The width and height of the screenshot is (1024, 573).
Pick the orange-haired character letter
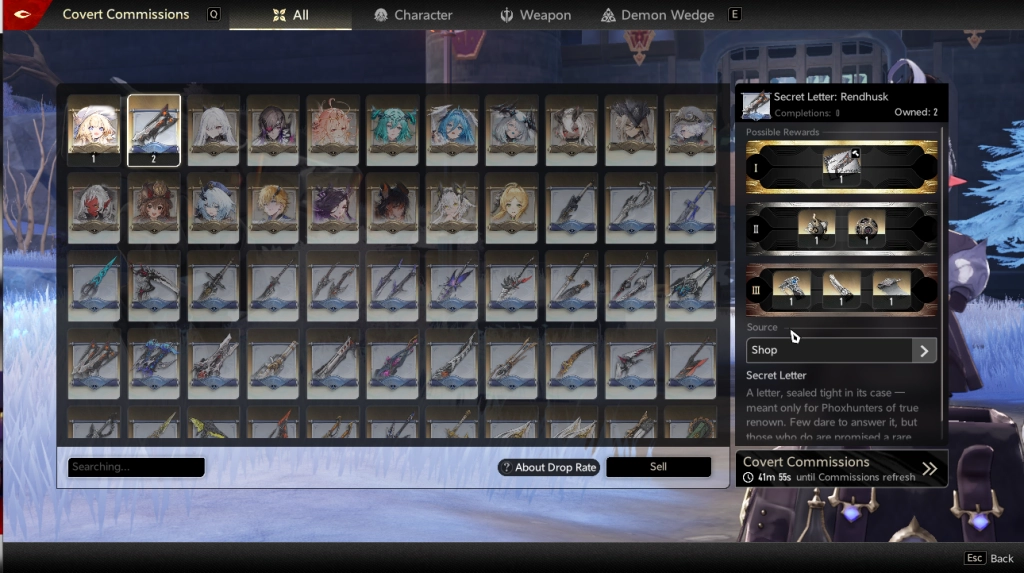(333, 130)
